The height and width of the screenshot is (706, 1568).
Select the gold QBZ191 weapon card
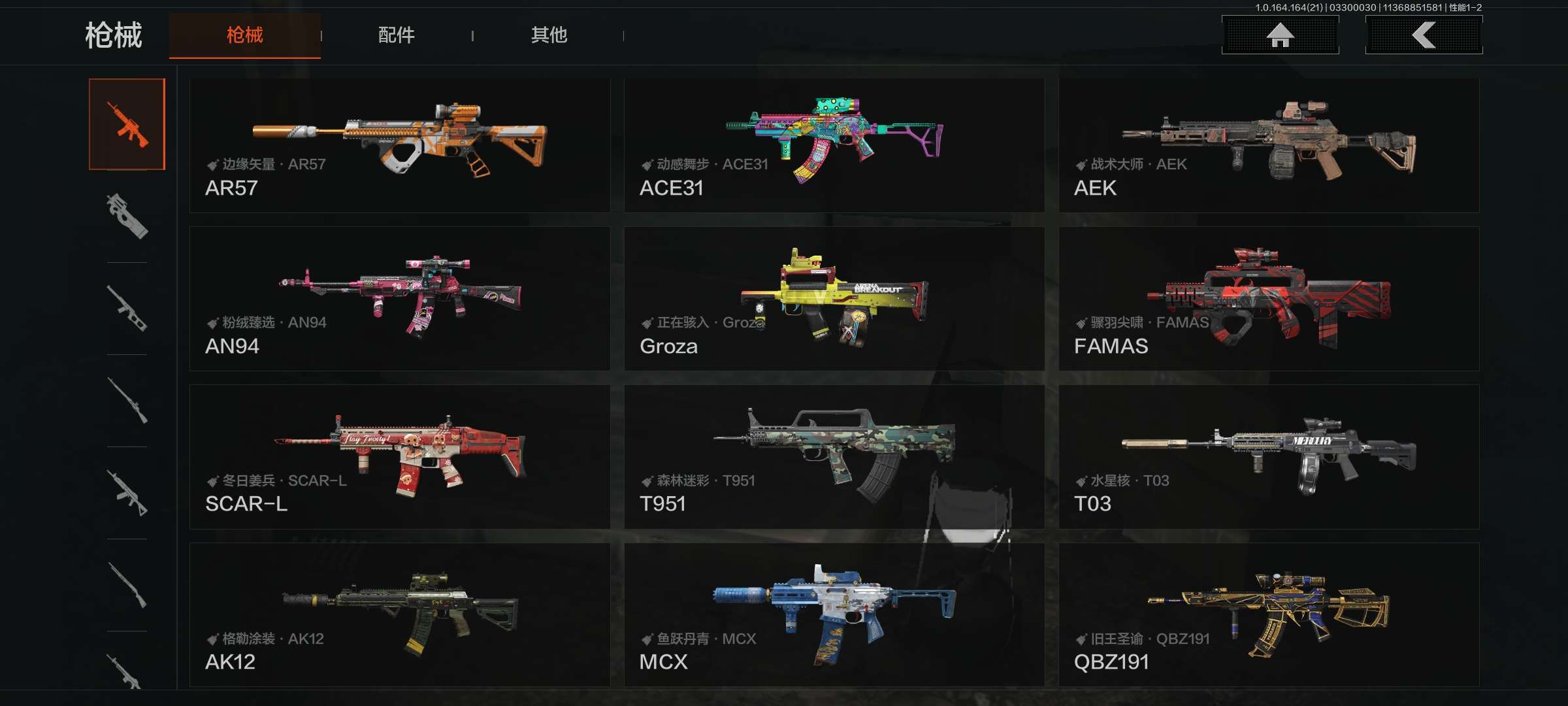point(1268,614)
